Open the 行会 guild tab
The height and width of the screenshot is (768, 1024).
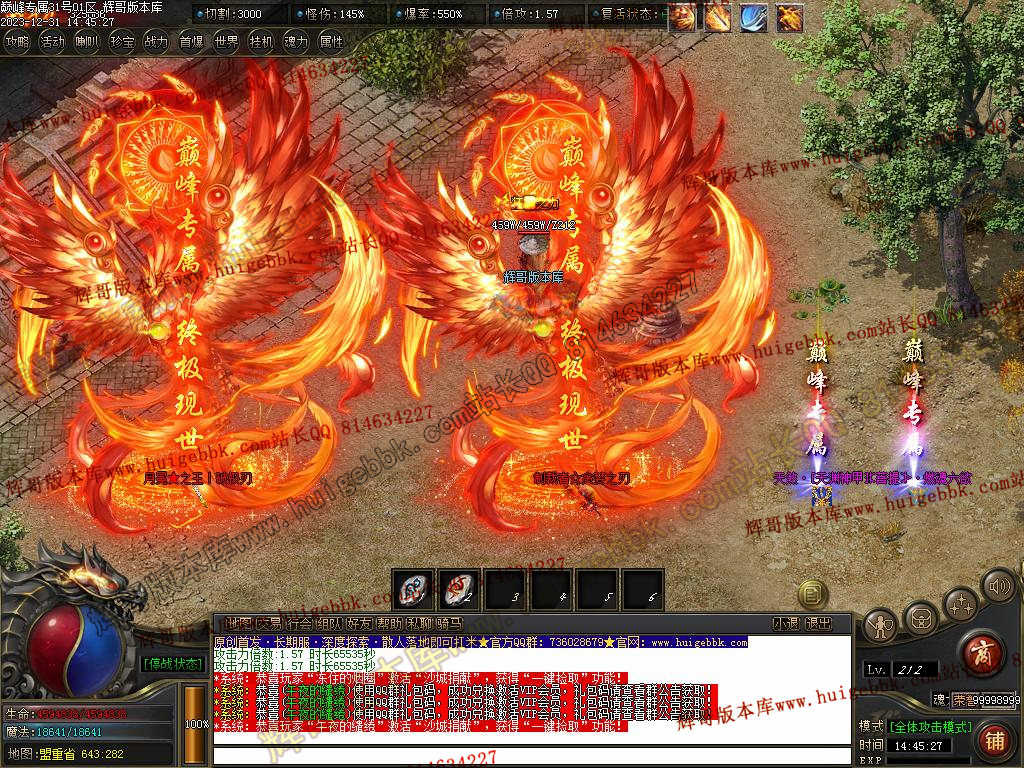(x=299, y=623)
